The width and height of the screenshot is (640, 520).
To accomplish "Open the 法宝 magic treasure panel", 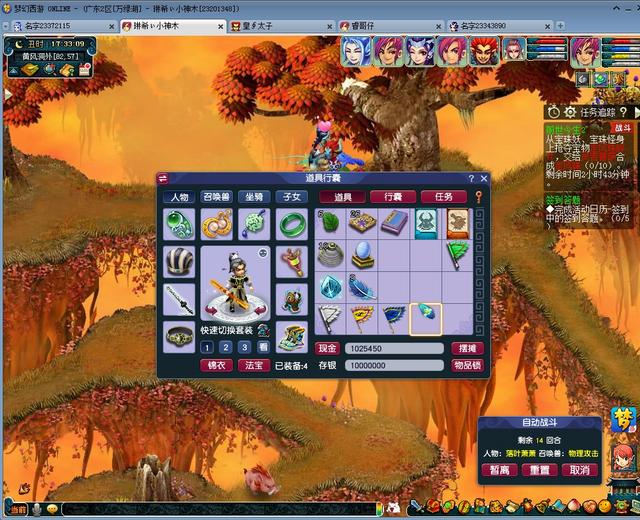I will (253, 366).
